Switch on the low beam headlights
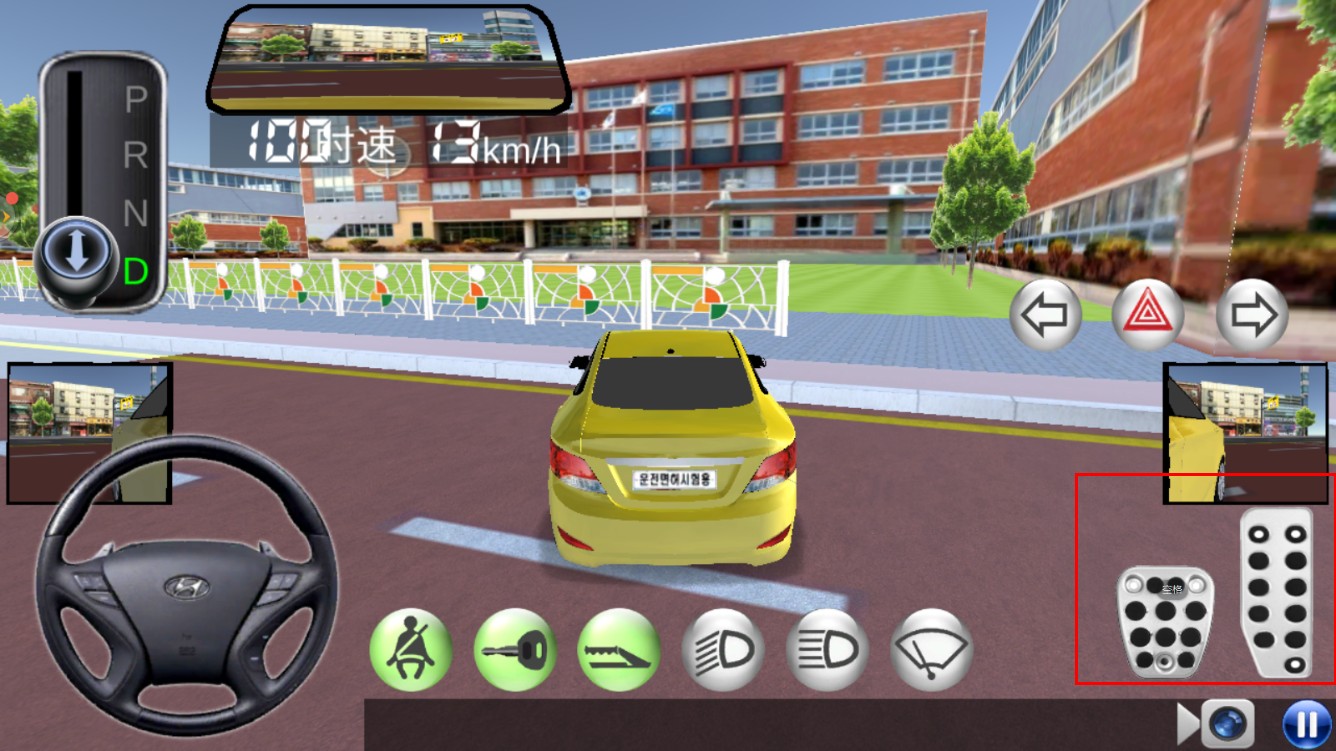The width and height of the screenshot is (1336, 751). point(723,649)
